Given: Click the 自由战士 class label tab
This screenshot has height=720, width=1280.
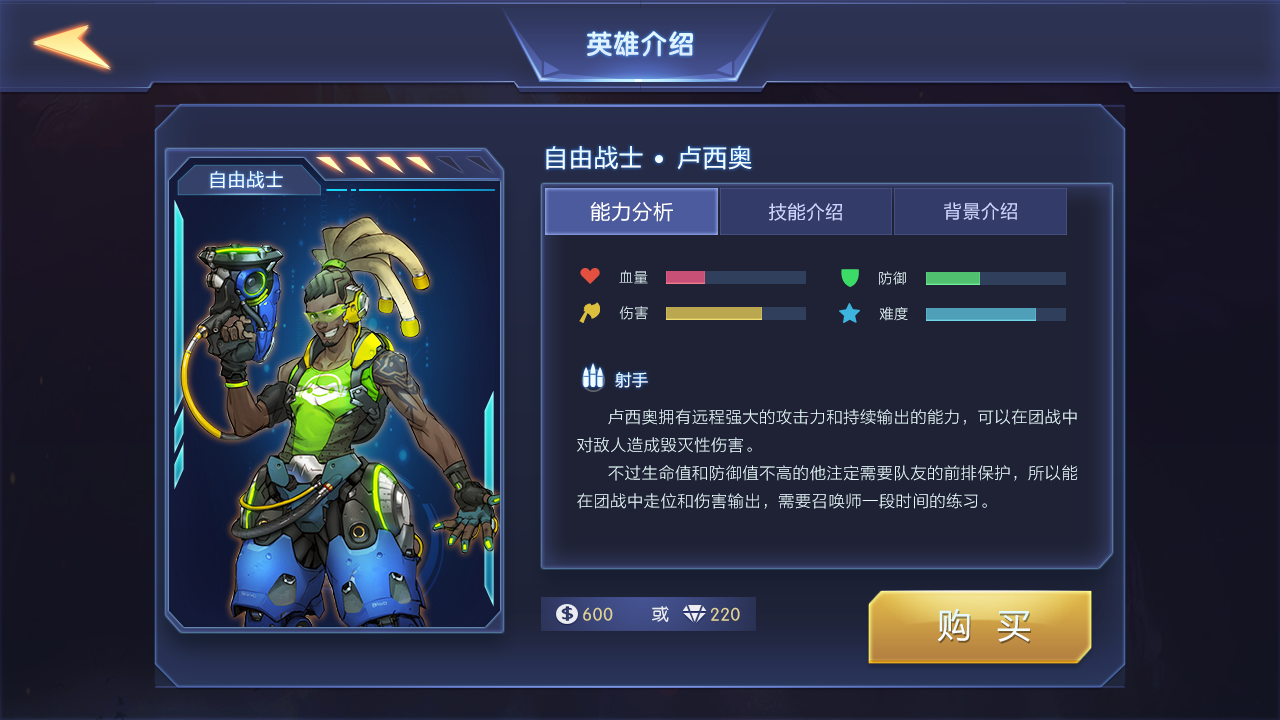Looking at the screenshot, I should click(x=246, y=177).
